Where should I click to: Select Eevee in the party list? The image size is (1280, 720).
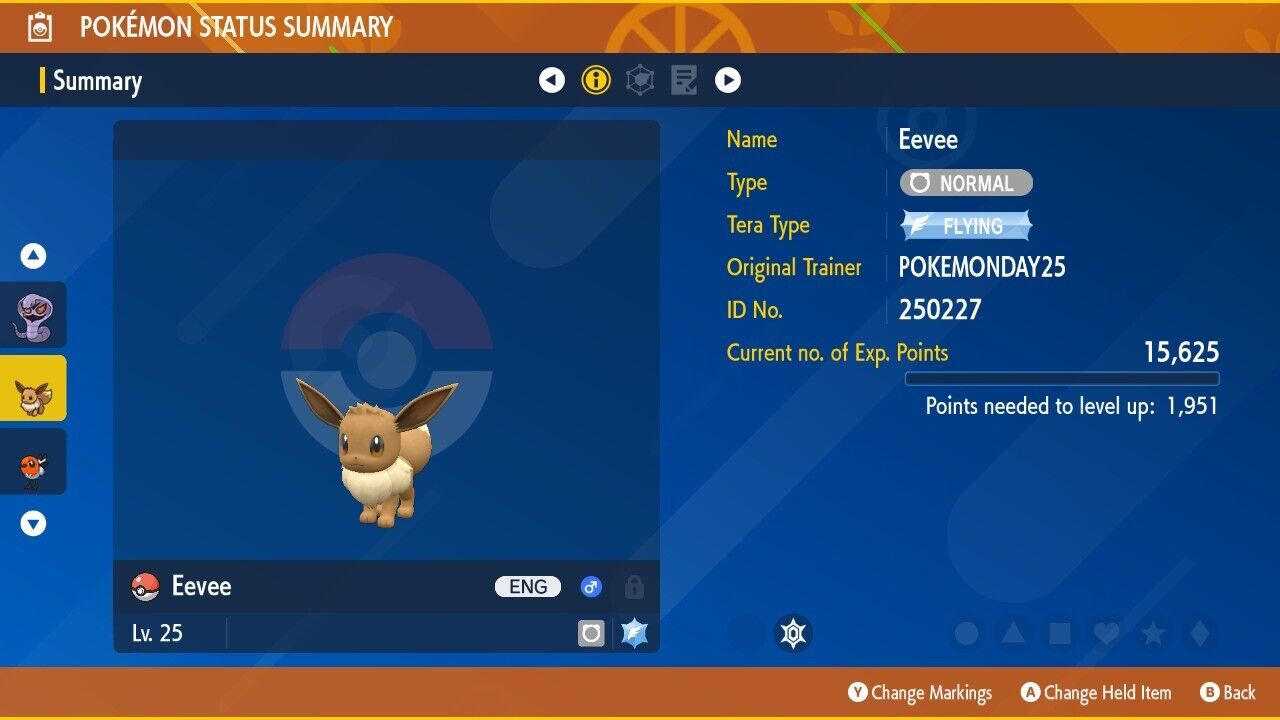[x=33, y=388]
